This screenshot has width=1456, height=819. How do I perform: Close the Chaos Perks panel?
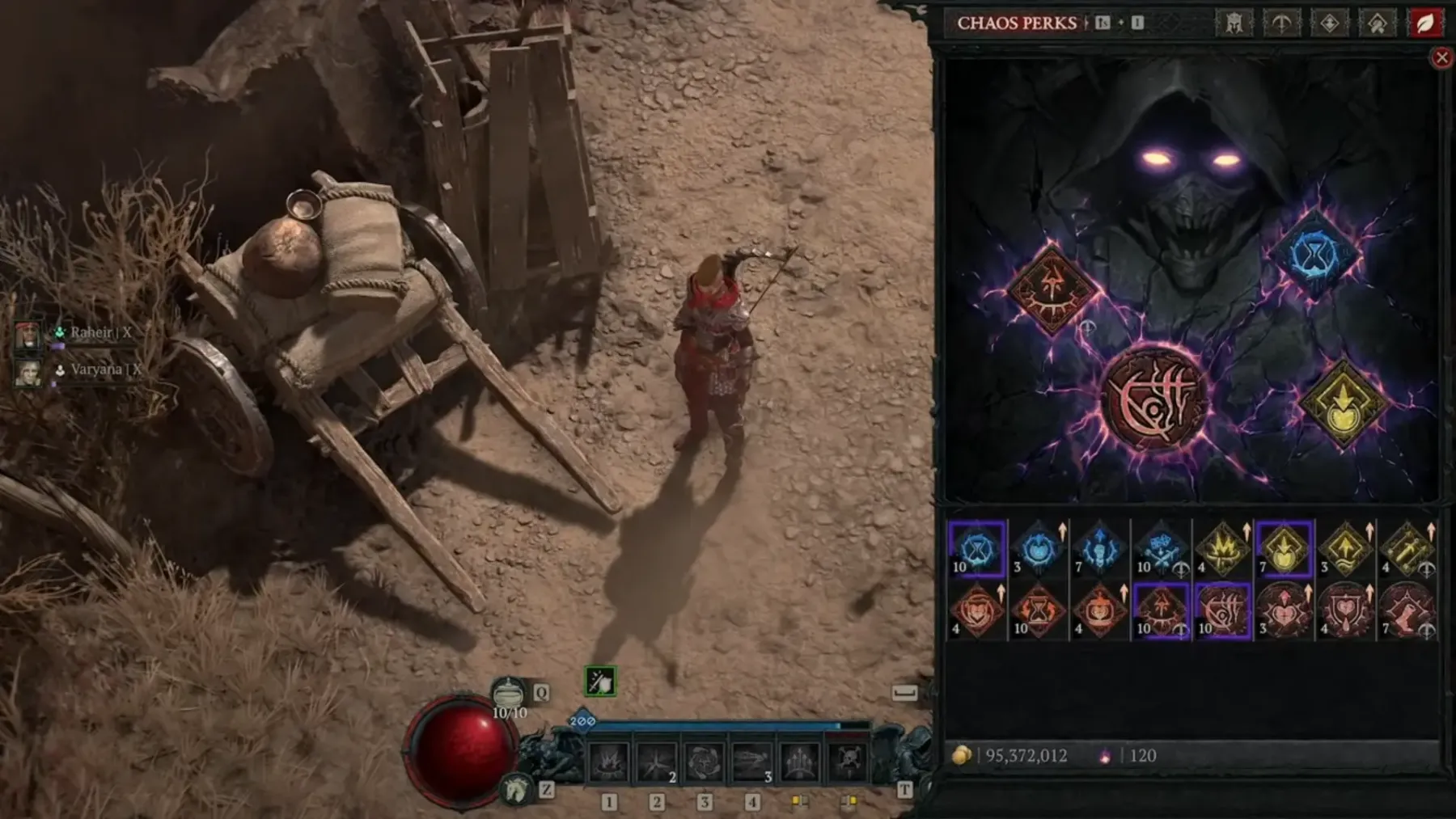(x=1441, y=57)
